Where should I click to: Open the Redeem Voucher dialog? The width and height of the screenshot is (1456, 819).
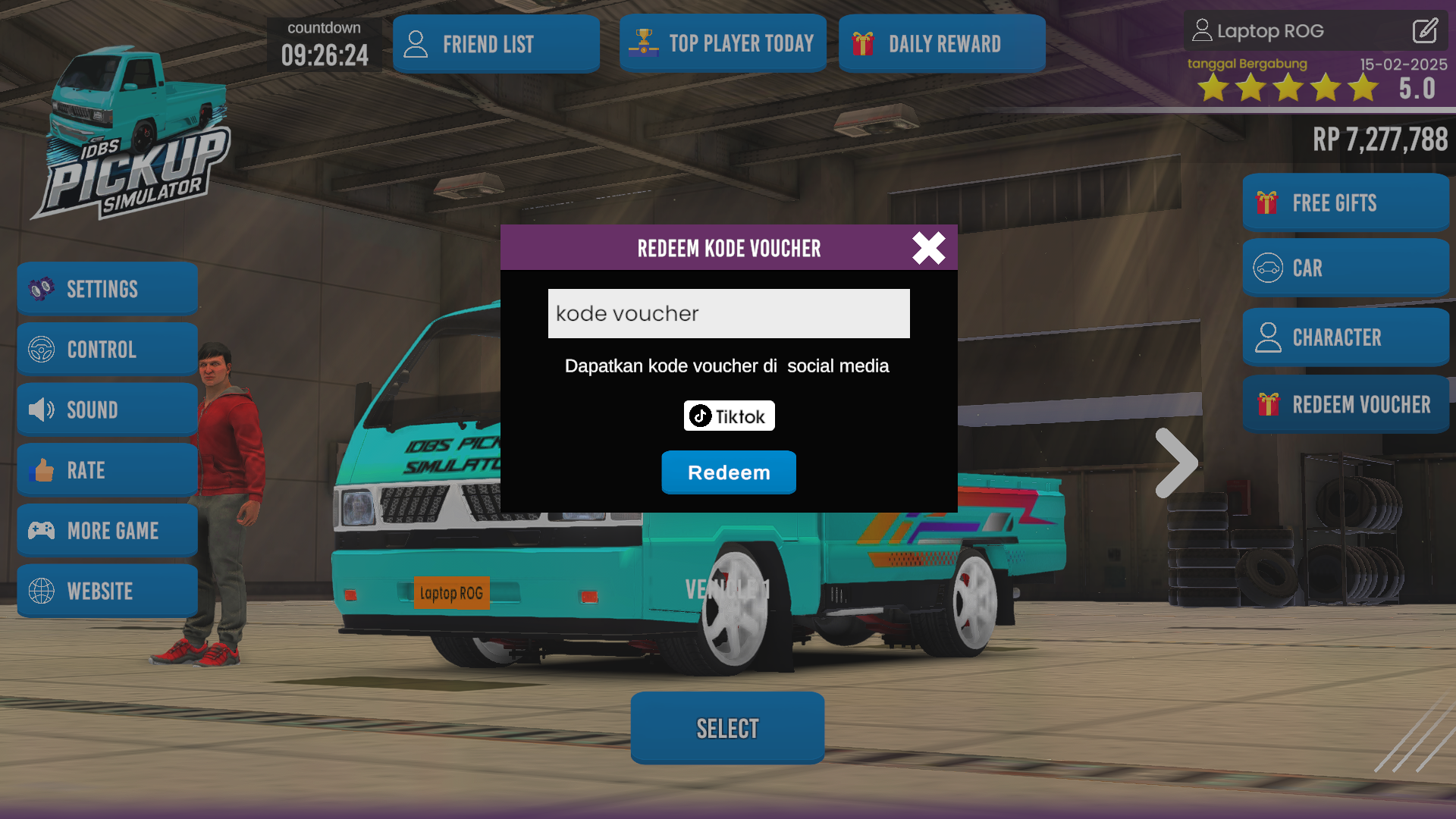[x=1345, y=404]
